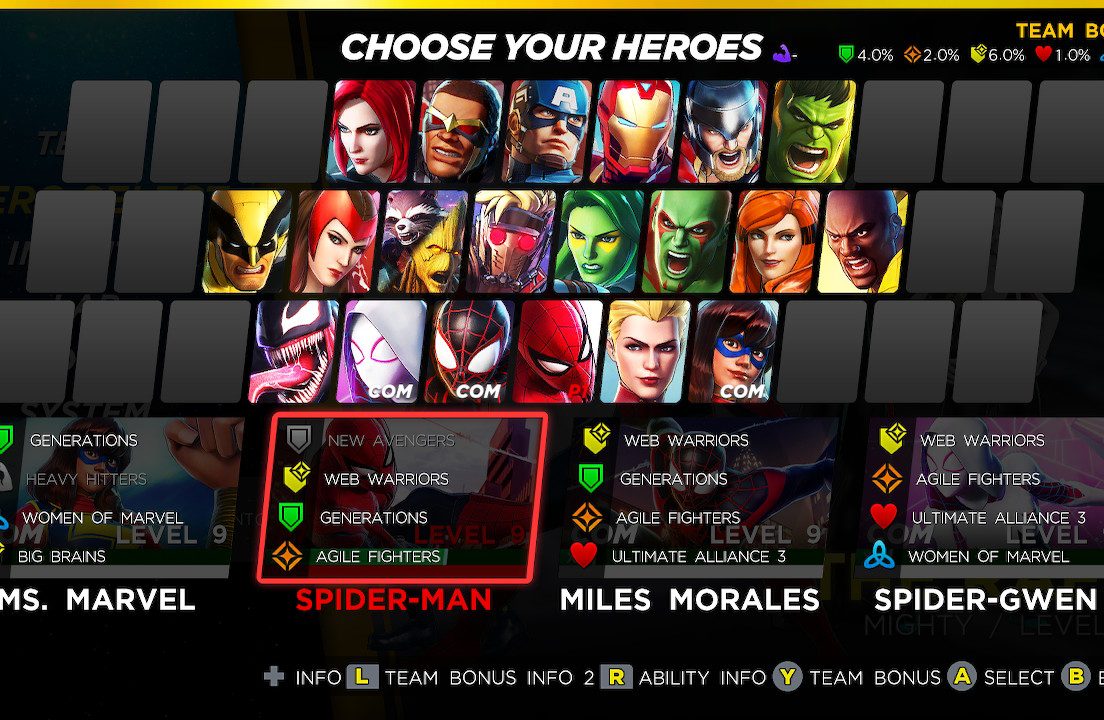Choose Falcon from the hero grid
The image size is (1104, 720).
point(461,131)
